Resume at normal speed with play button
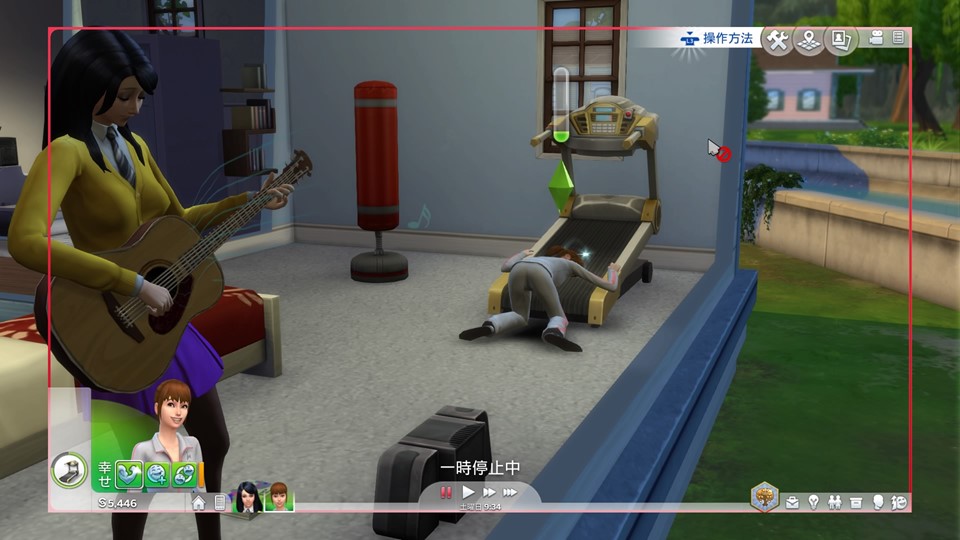Viewport: 960px width, 540px height. click(468, 492)
